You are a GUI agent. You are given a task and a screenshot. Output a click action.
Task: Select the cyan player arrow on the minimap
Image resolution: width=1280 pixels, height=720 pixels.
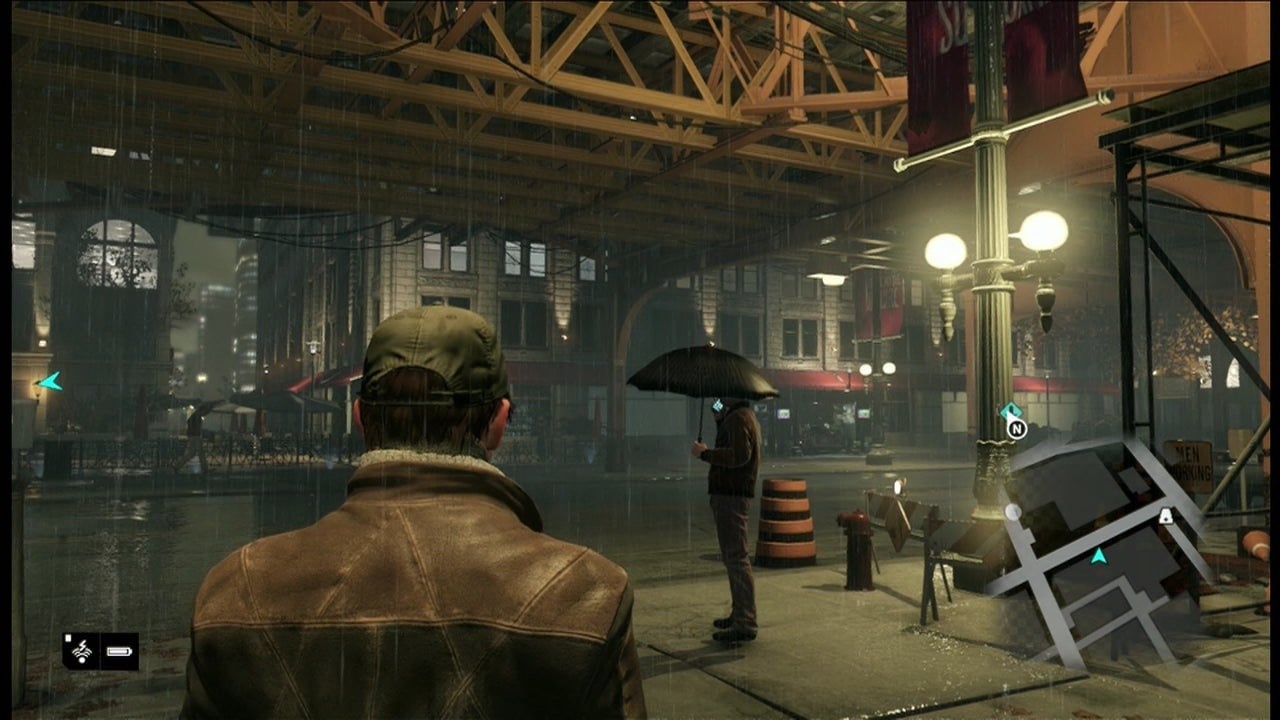pos(1099,555)
